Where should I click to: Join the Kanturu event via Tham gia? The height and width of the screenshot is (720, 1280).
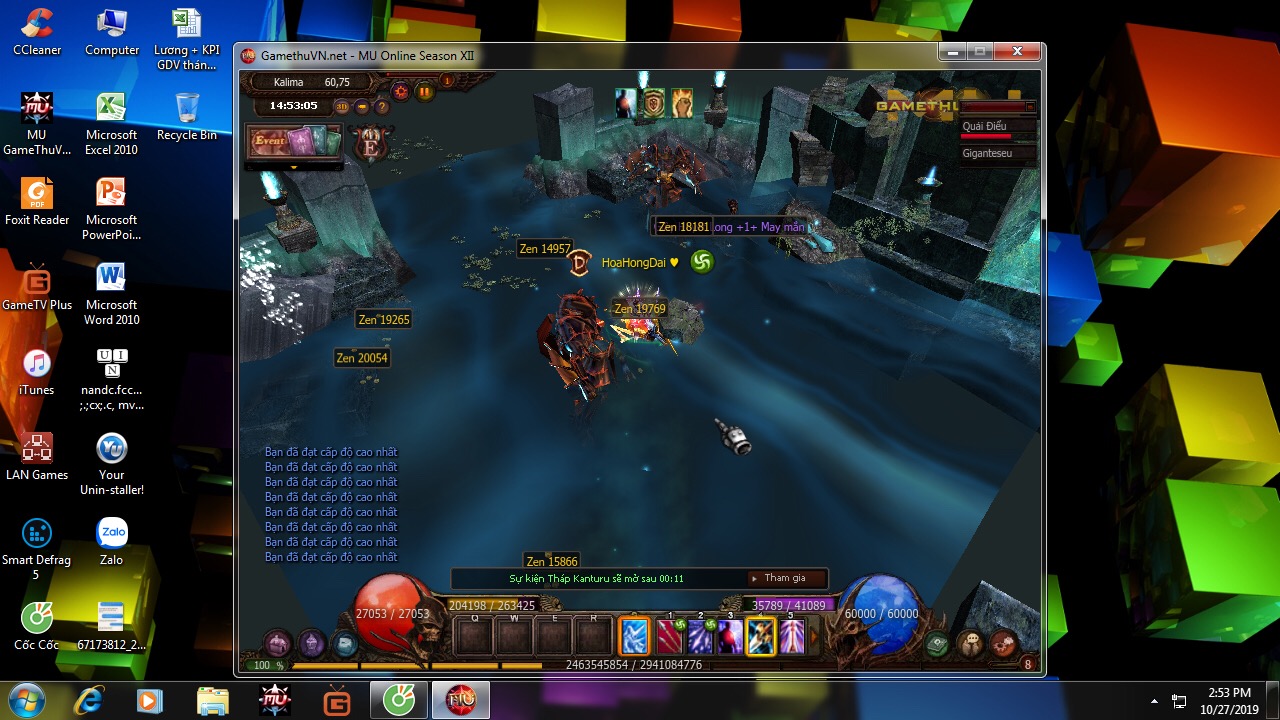787,578
